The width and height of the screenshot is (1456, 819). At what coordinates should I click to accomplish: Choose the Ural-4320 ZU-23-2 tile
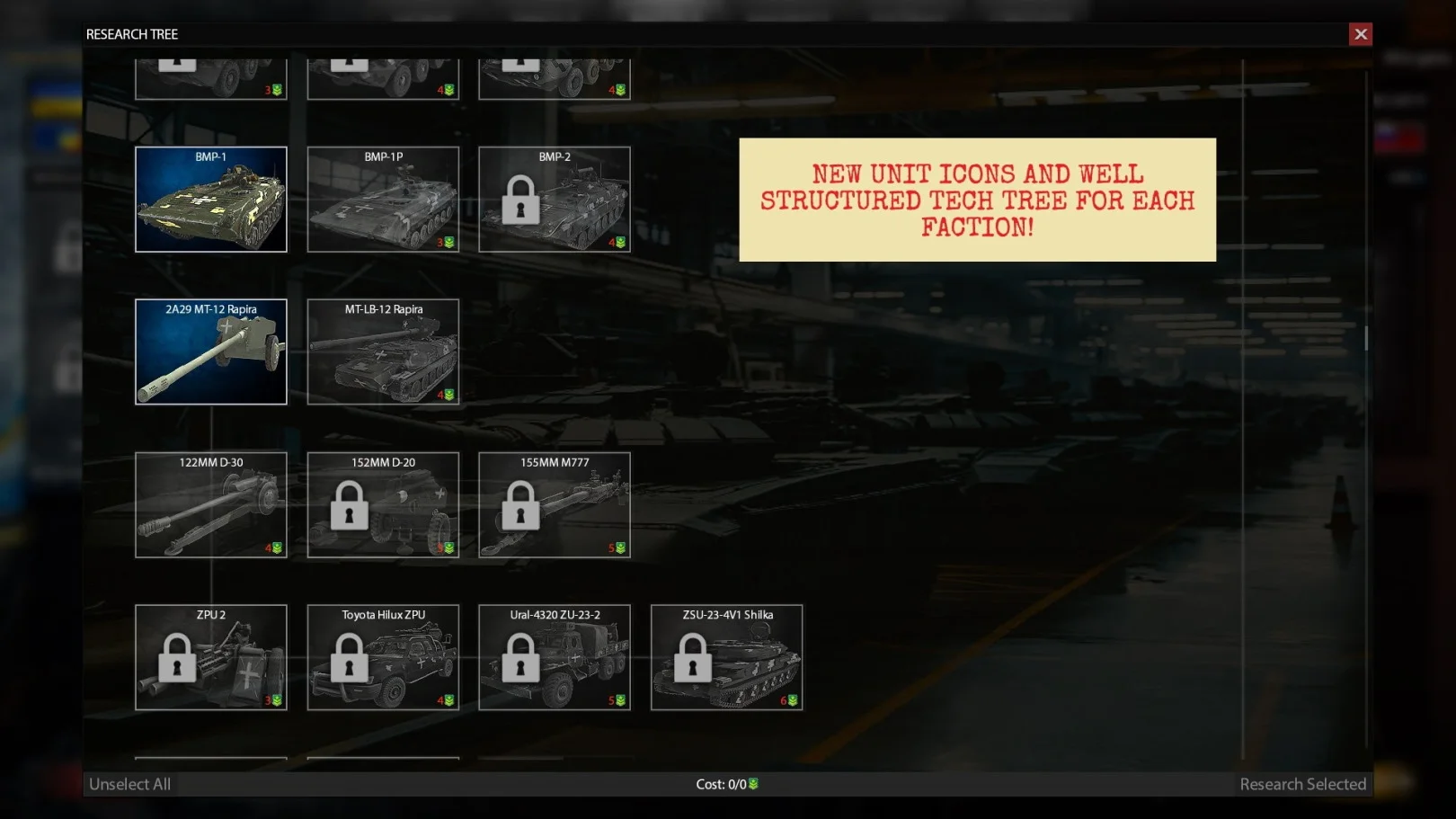(x=555, y=657)
